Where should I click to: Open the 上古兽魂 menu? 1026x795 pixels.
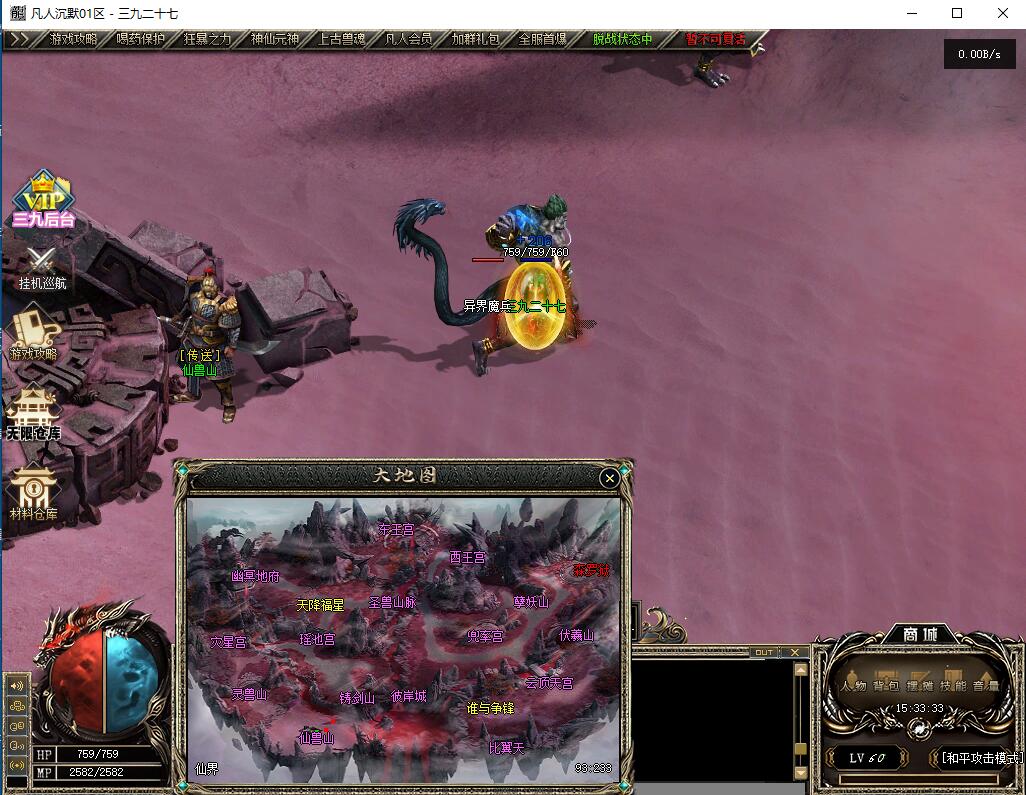coord(341,39)
